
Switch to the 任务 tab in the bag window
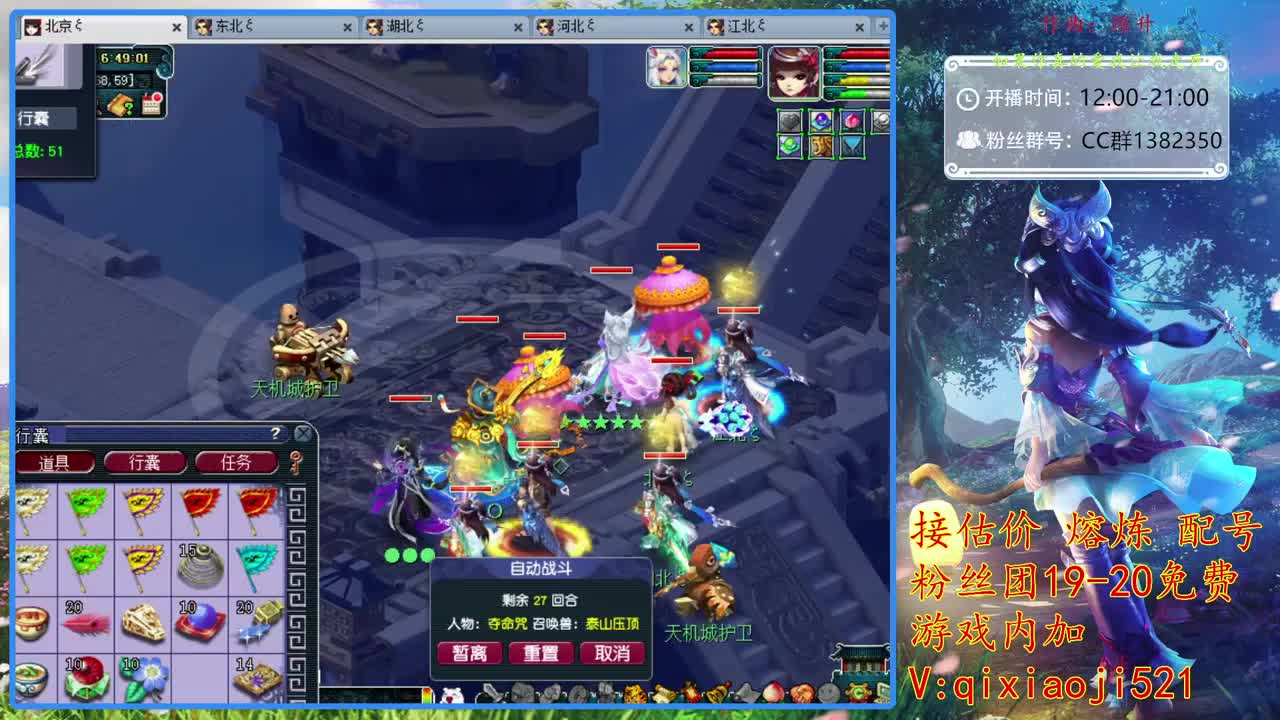point(236,462)
